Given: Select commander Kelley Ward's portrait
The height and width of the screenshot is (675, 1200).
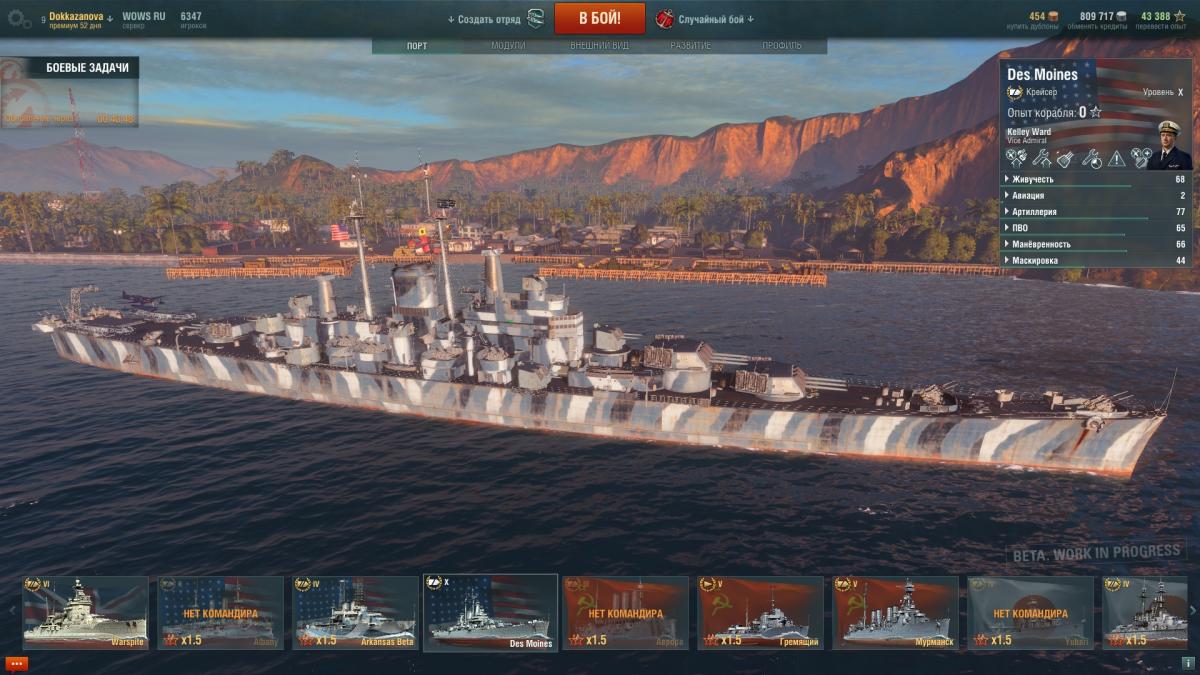Looking at the screenshot, I should tap(1168, 145).
